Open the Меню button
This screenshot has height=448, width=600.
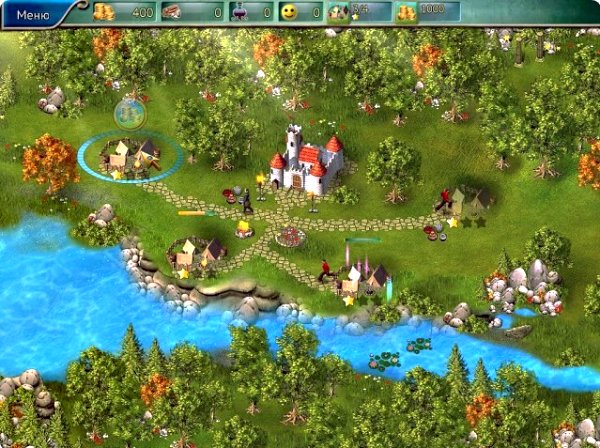click(34, 13)
